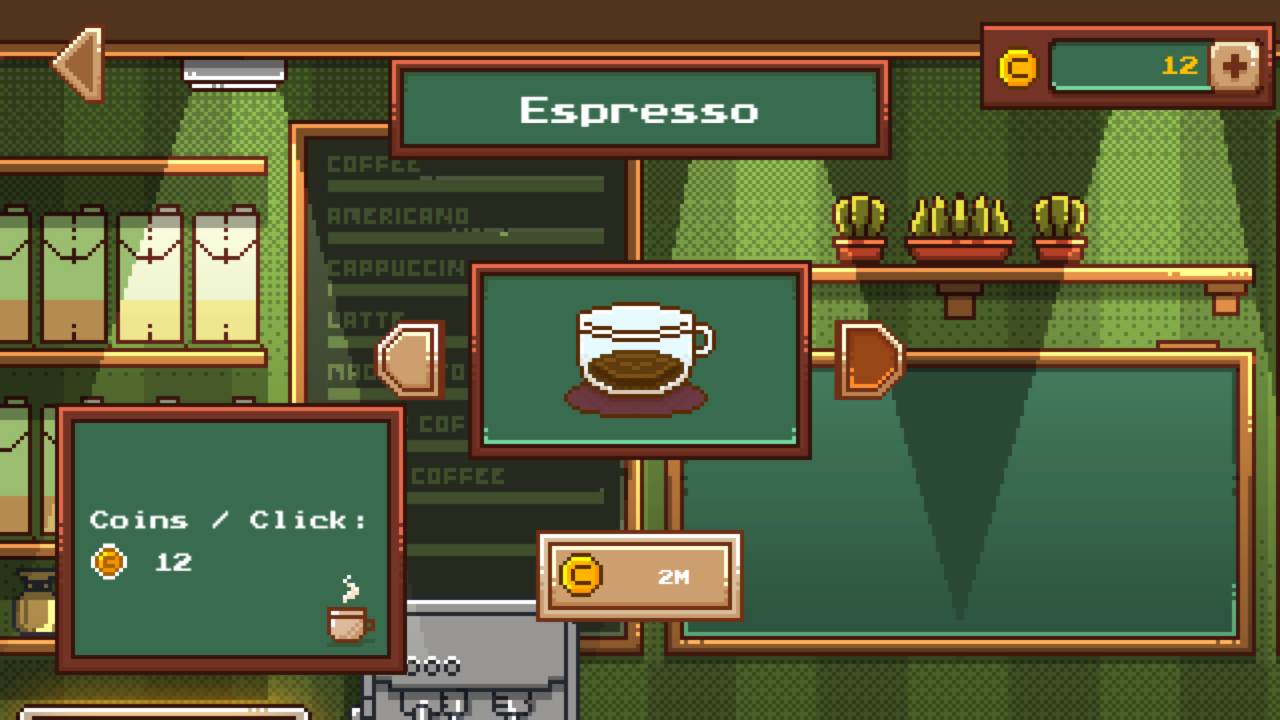Click the Espresso title banner
1280x720 pixels.
(x=640, y=110)
